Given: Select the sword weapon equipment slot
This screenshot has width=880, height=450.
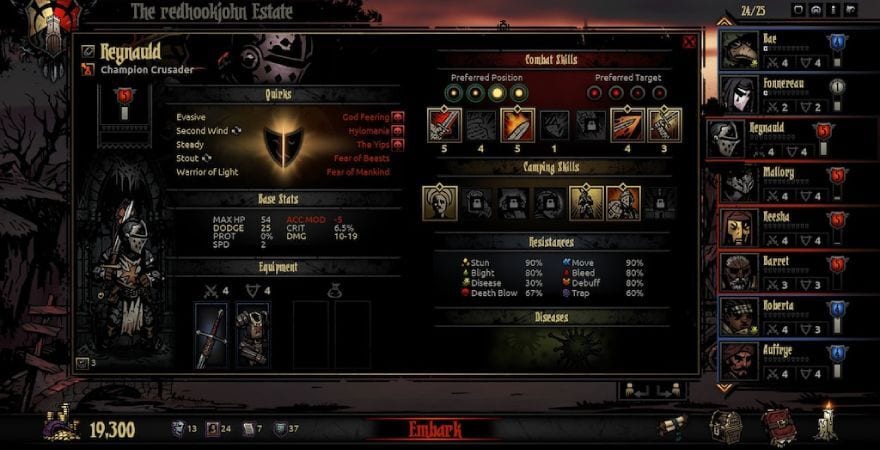Looking at the screenshot, I should pyautogui.click(x=211, y=335).
